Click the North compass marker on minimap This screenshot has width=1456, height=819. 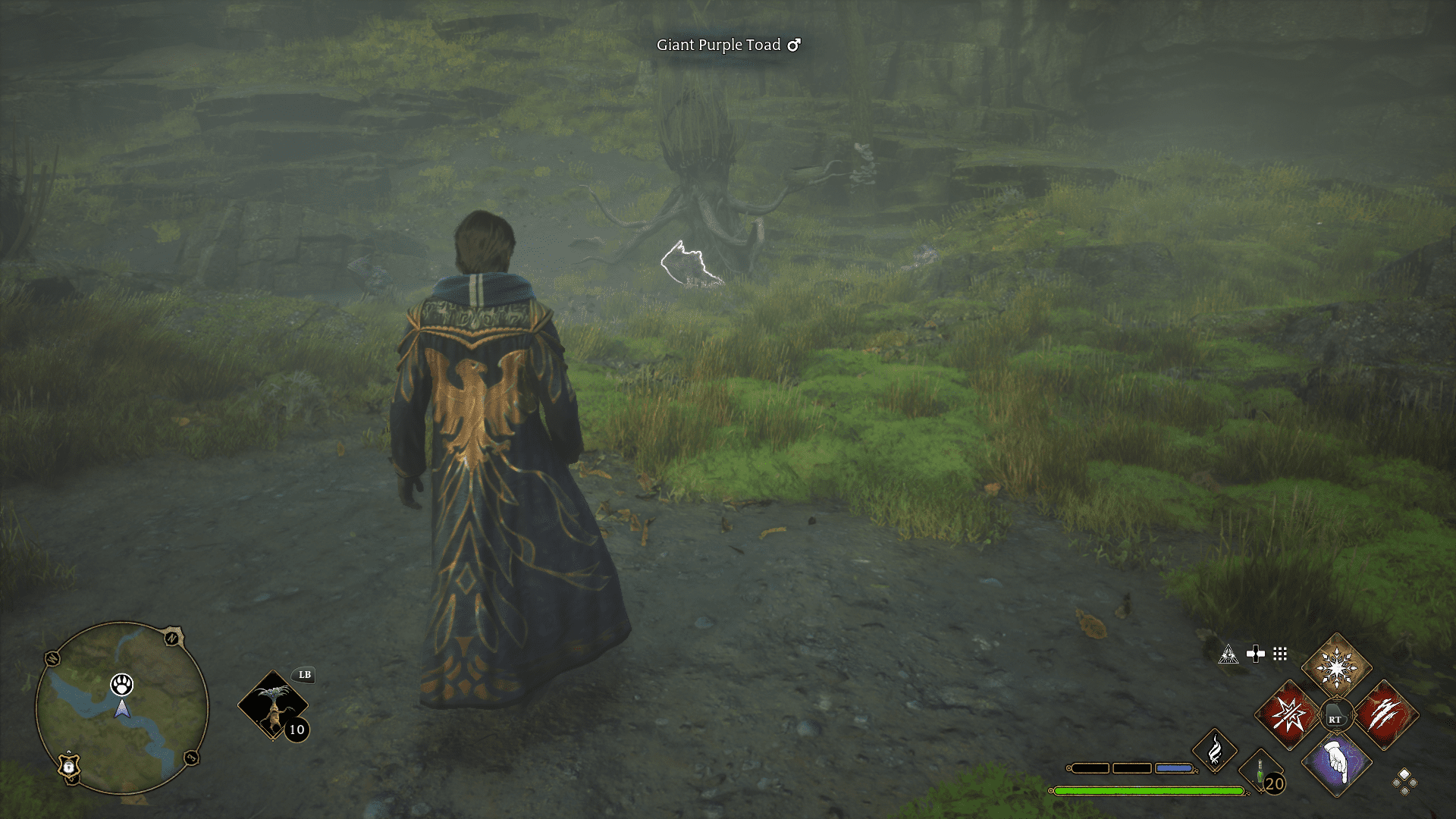point(174,637)
